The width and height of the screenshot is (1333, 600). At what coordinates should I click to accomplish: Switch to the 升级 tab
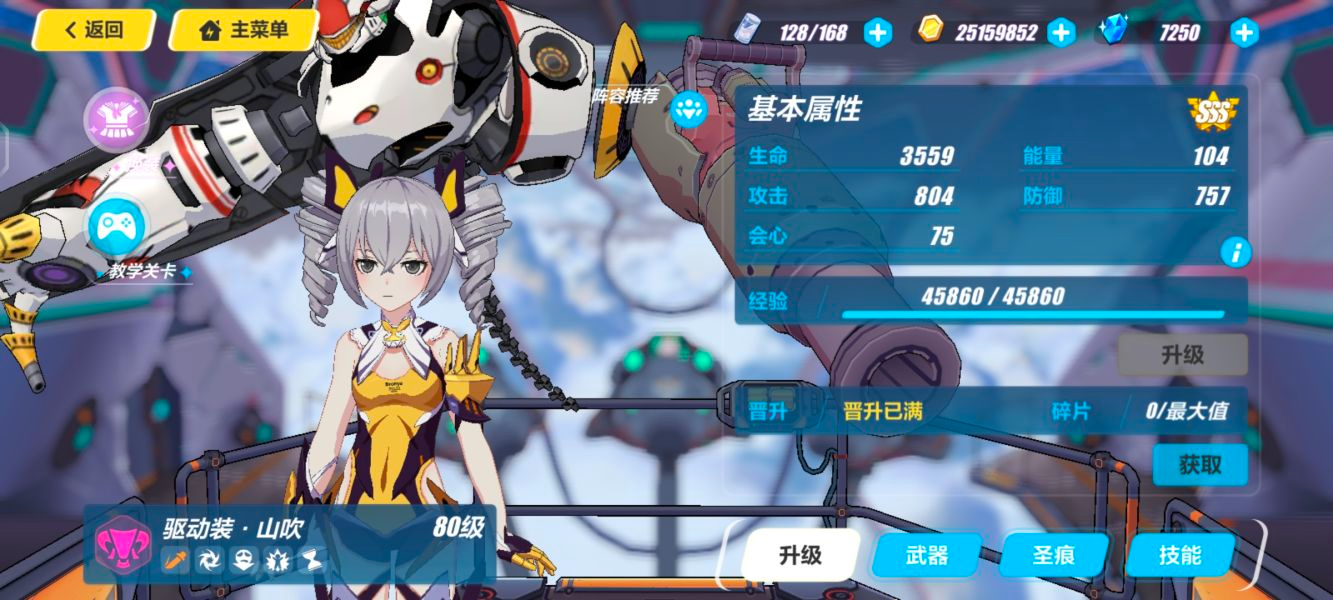800,555
